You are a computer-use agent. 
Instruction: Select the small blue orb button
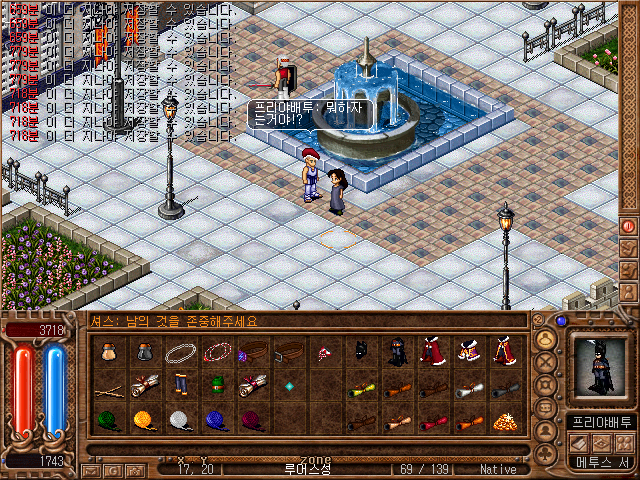pyautogui.click(x=561, y=322)
